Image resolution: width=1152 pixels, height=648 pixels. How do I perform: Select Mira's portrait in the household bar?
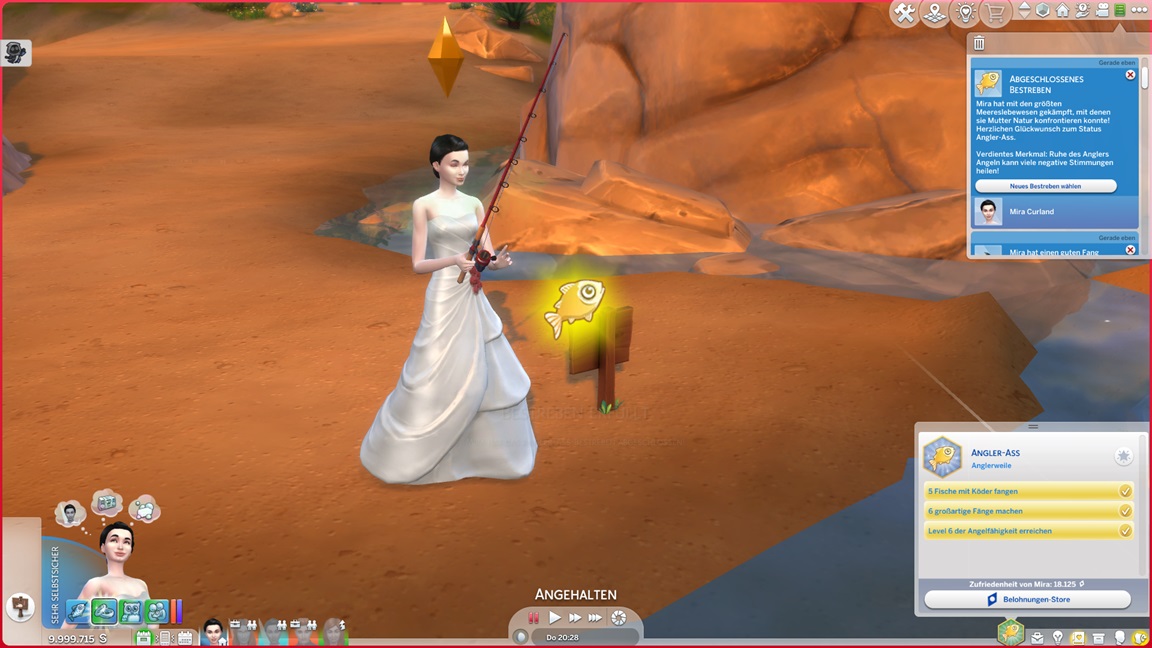(x=213, y=632)
